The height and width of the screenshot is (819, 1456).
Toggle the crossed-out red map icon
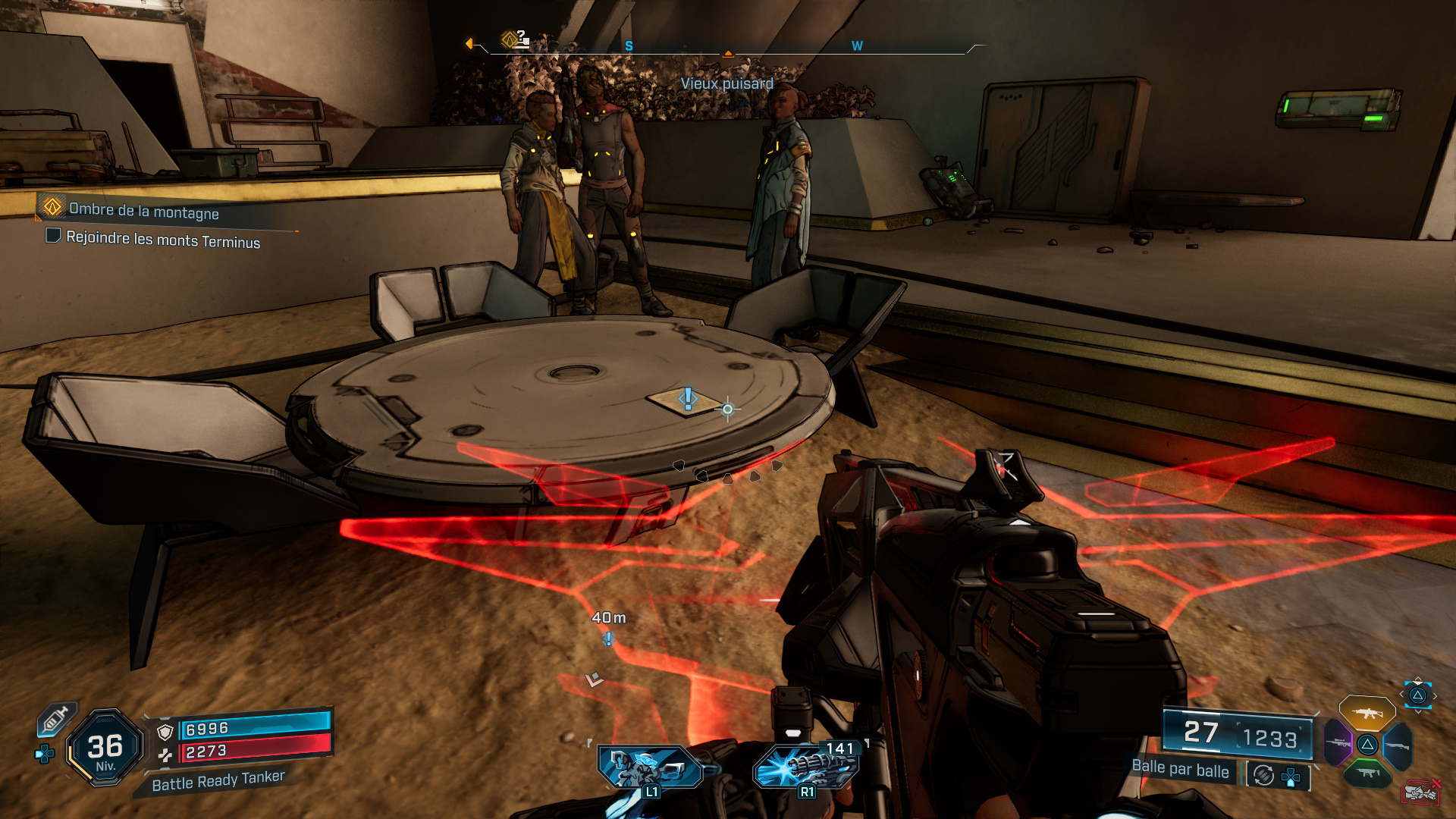(x=1421, y=793)
